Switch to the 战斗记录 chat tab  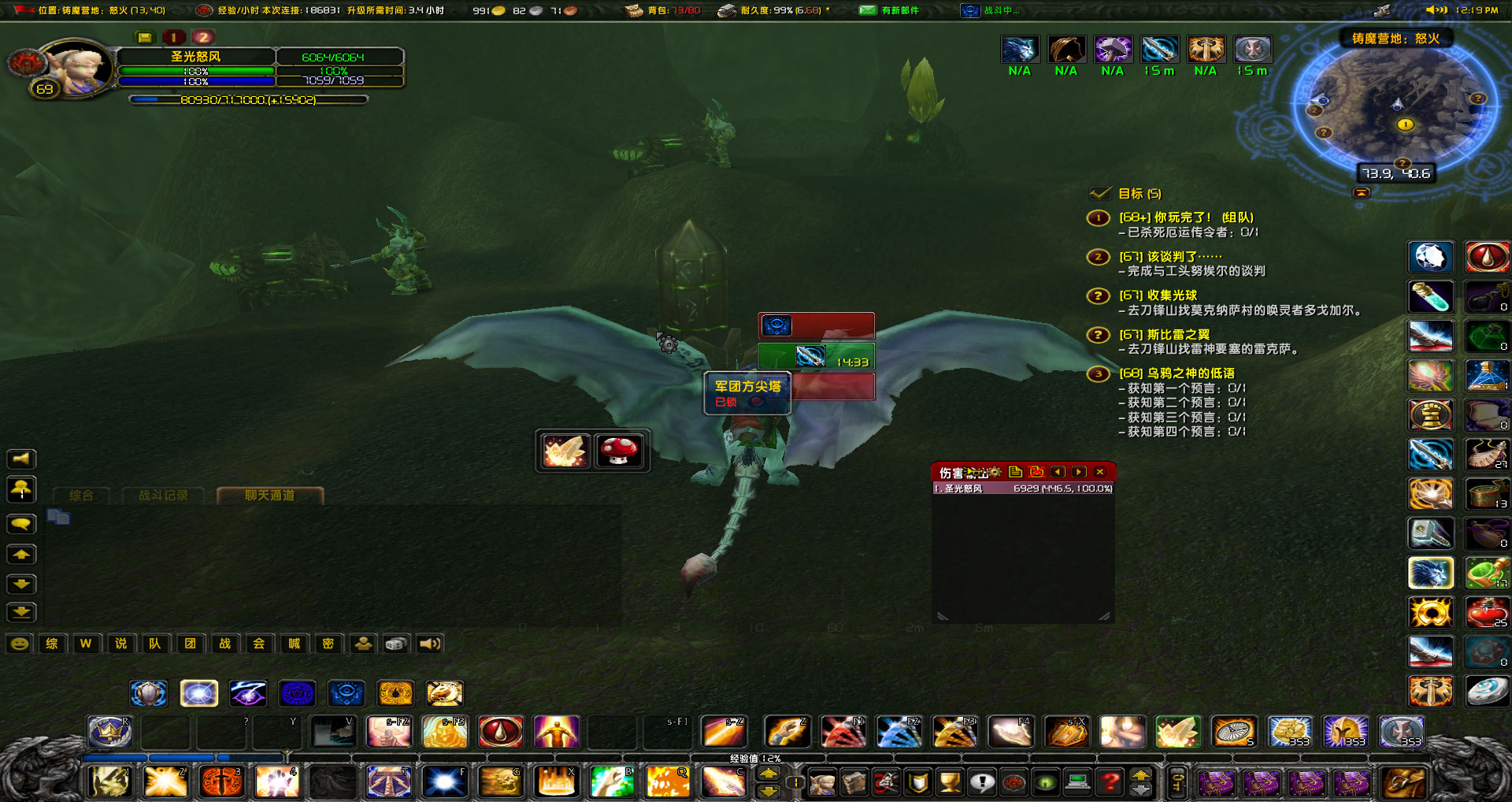163,496
